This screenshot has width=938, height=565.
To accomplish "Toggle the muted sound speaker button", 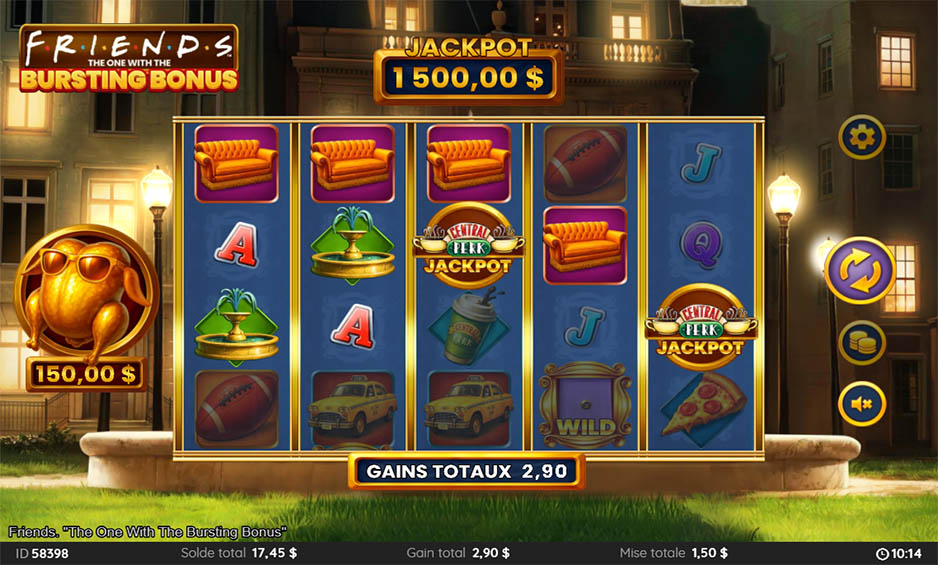I will [x=861, y=404].
